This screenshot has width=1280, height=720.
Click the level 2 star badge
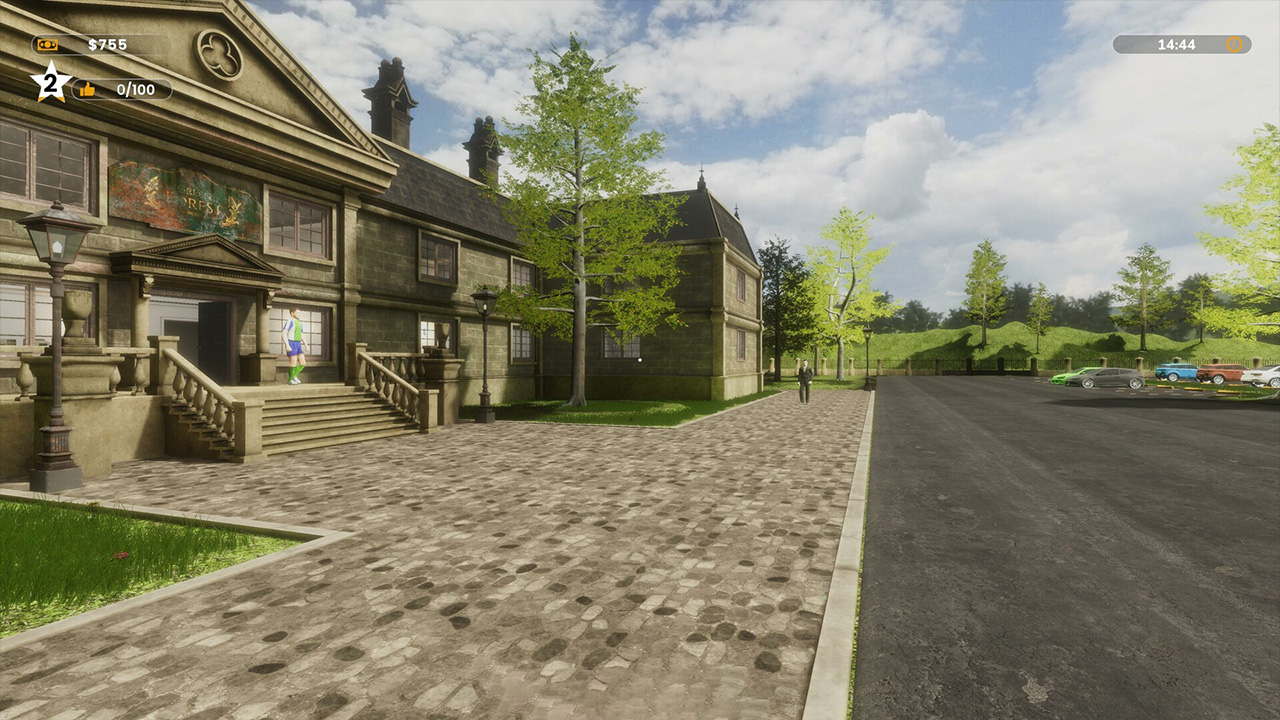[48, 84]
